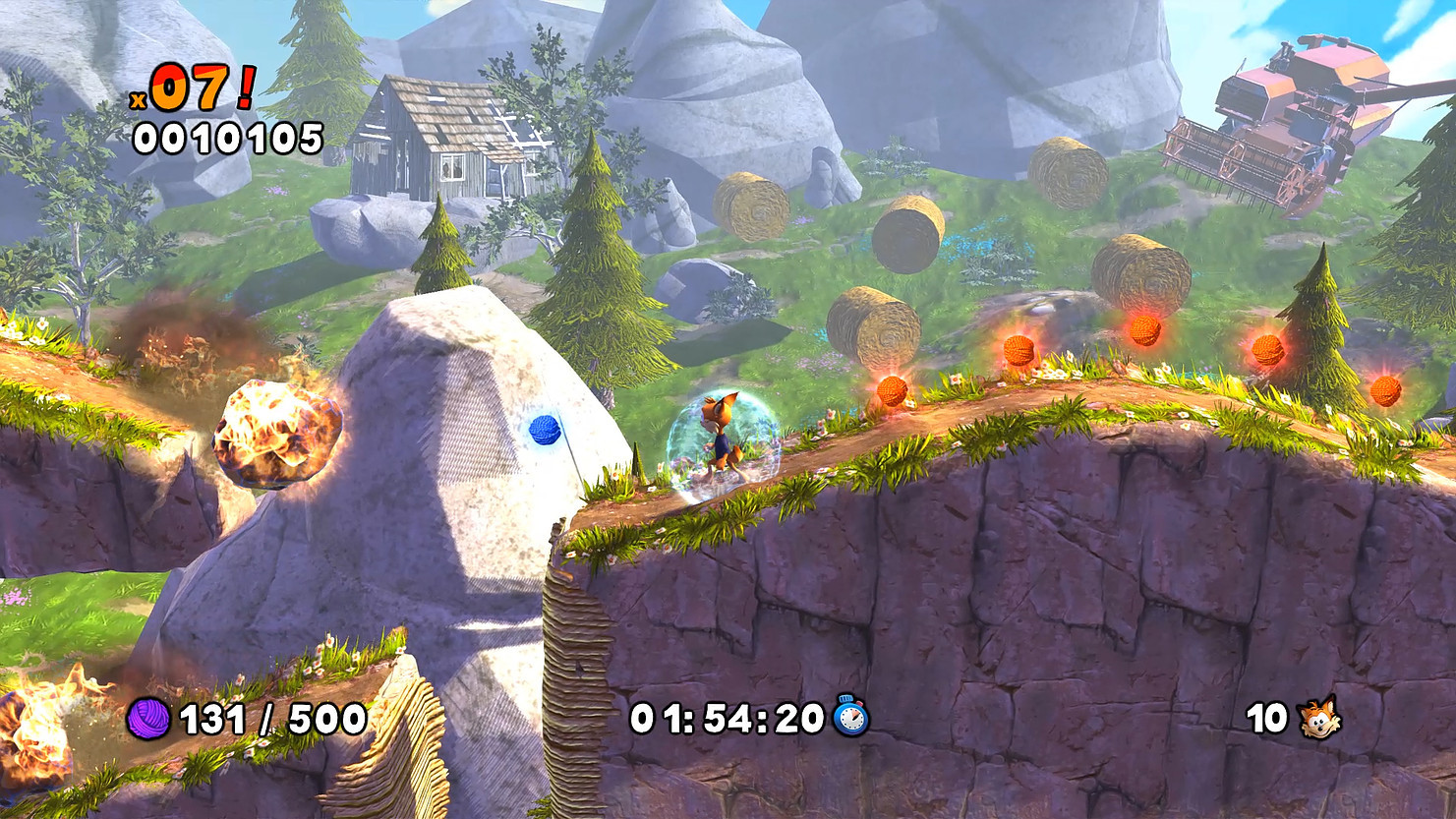Image resolution: width=1456 pixels, height=819 pixels.
Task: Click the Bubsy face lives icon
Action: tap(1318, 719)
